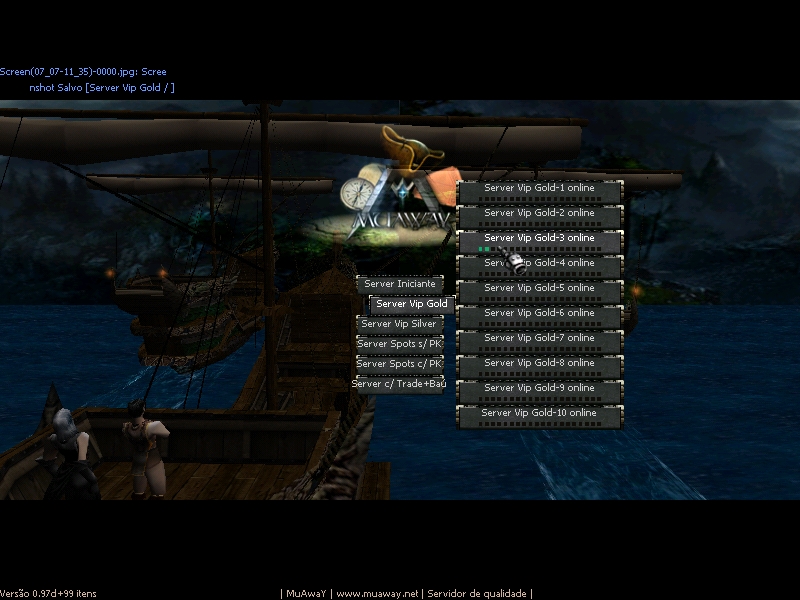
Task: Choose Server Vip Gold-10
Action: (539, 413)
